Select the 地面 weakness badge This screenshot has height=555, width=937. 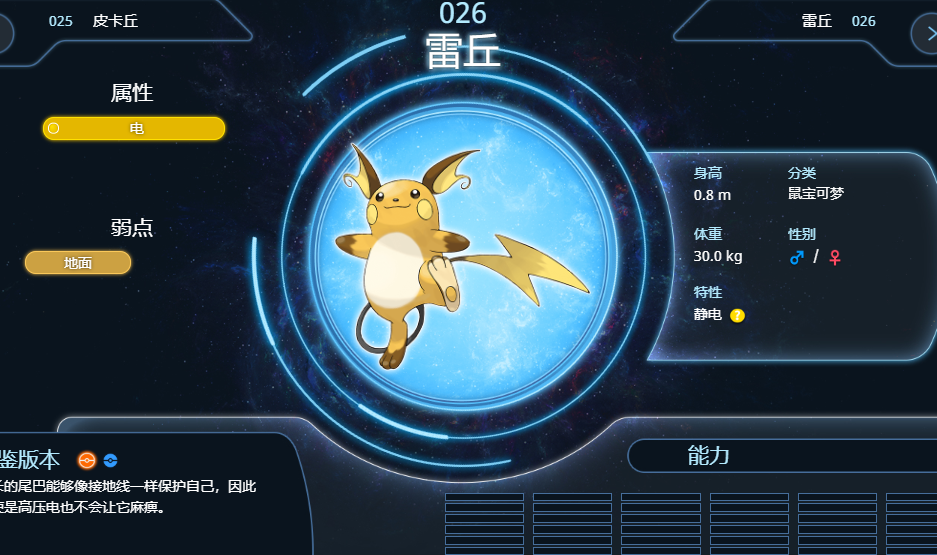tap(78, 263)
